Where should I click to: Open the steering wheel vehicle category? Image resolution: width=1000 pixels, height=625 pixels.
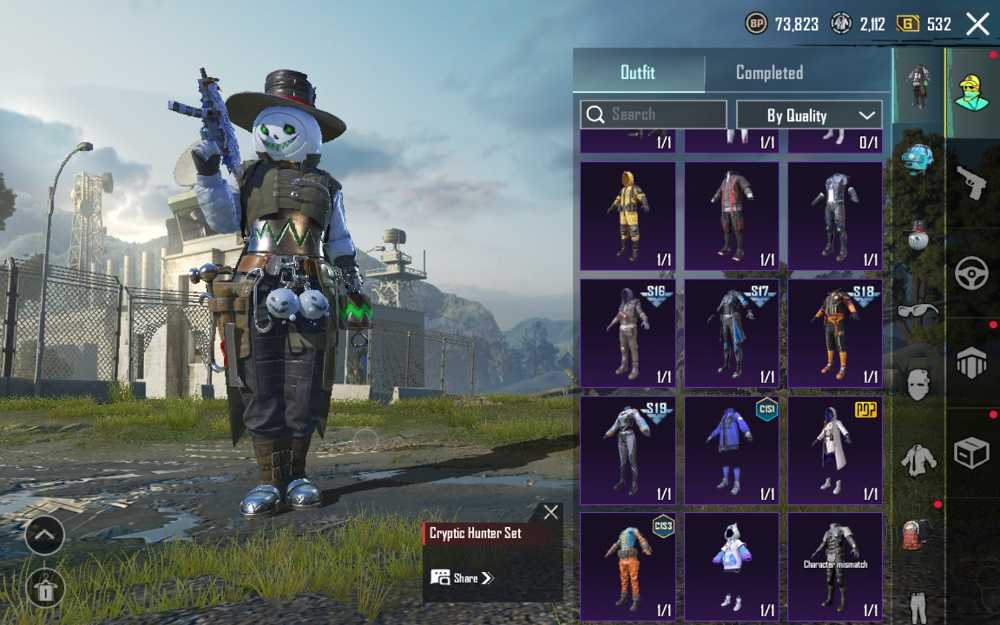971,274
